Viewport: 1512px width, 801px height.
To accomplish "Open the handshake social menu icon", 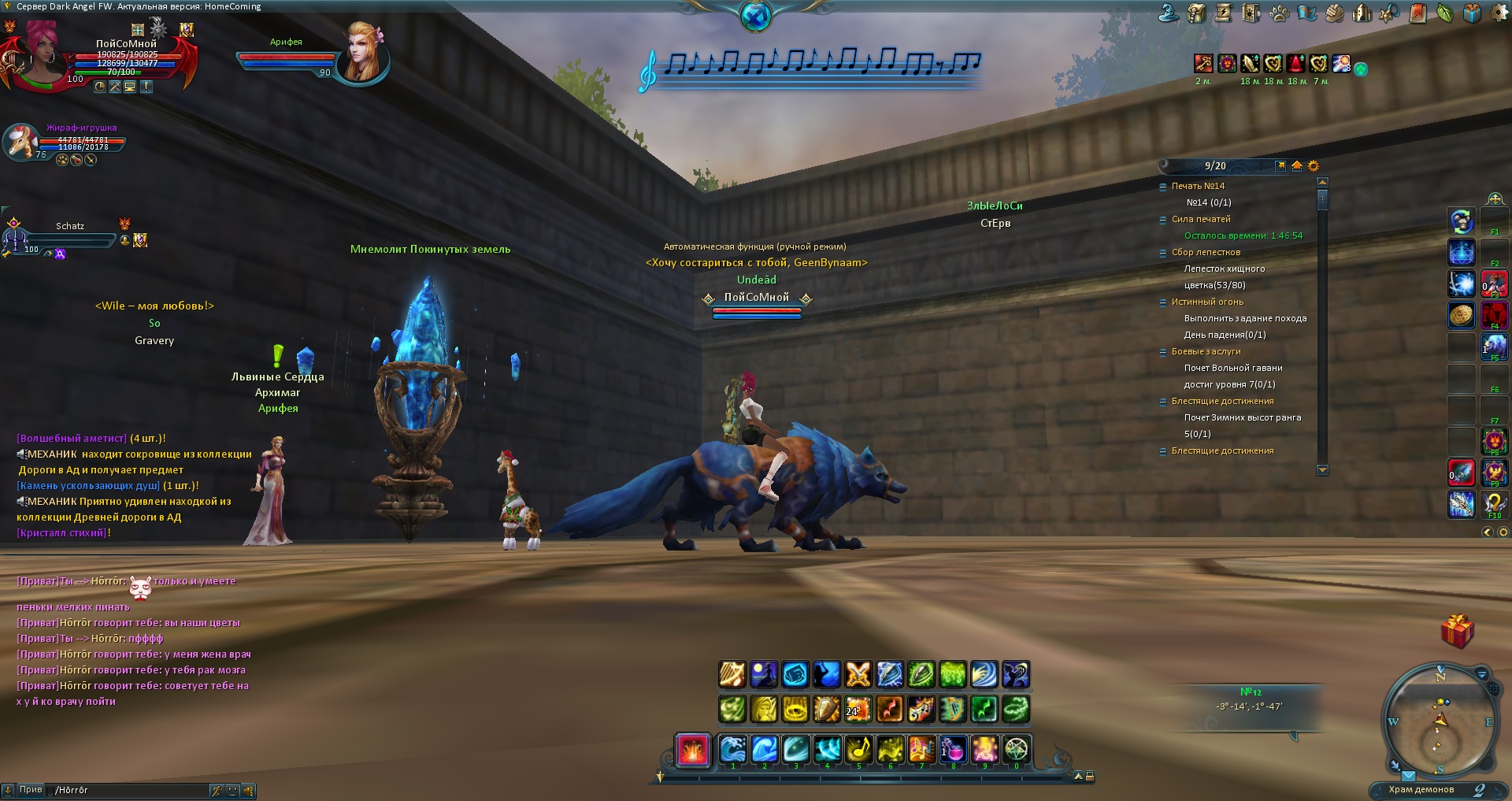I will (x=1334, y=13).
